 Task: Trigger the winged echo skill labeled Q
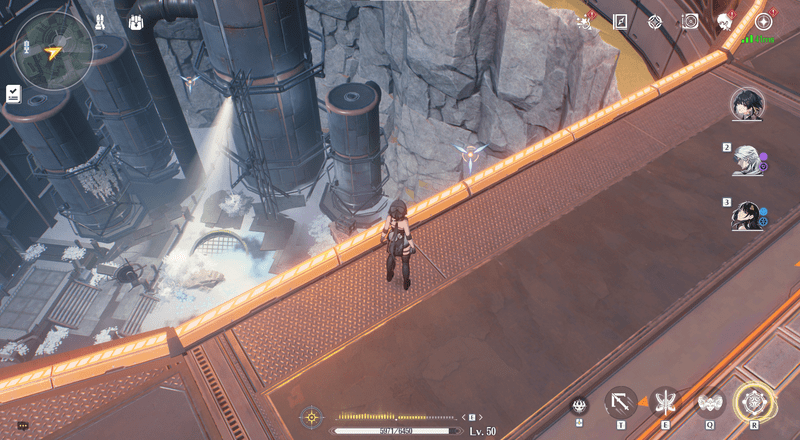coord(709,402)
